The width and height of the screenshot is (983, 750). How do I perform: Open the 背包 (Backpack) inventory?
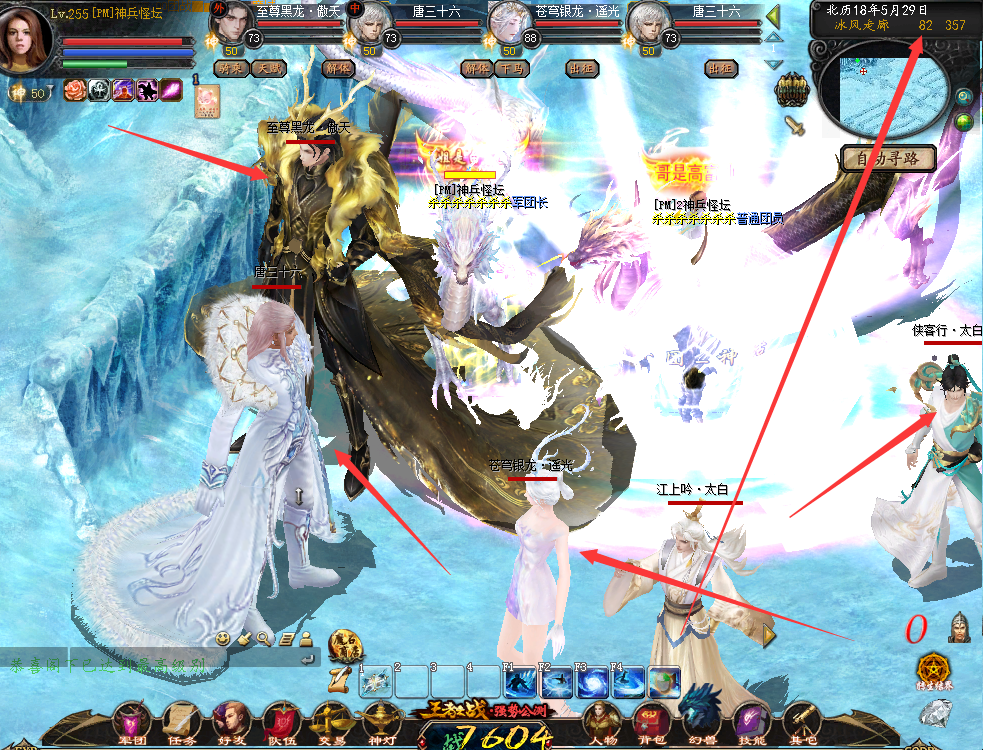click(x=650, y=720)
